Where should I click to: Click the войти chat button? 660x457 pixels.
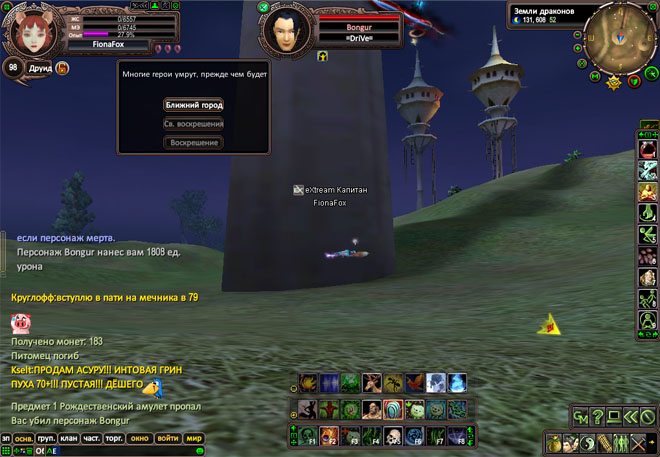168,437
